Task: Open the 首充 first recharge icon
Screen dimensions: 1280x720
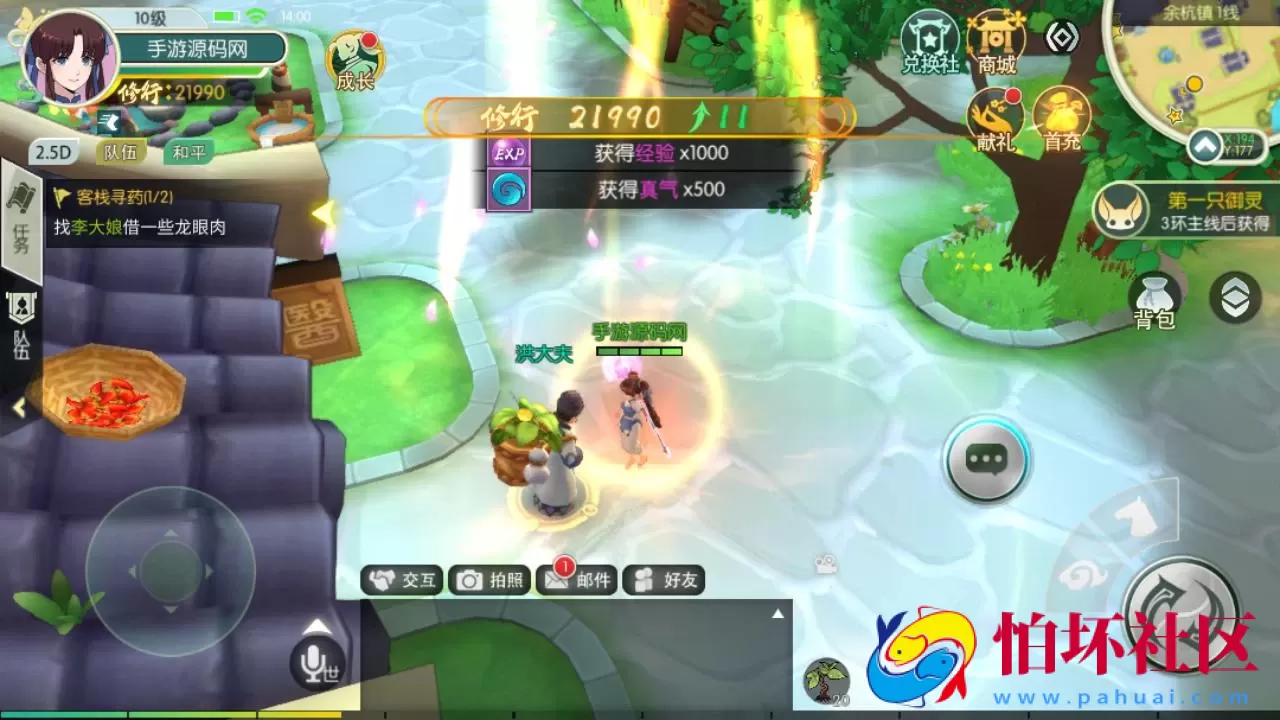Action: click(1062, 118)
